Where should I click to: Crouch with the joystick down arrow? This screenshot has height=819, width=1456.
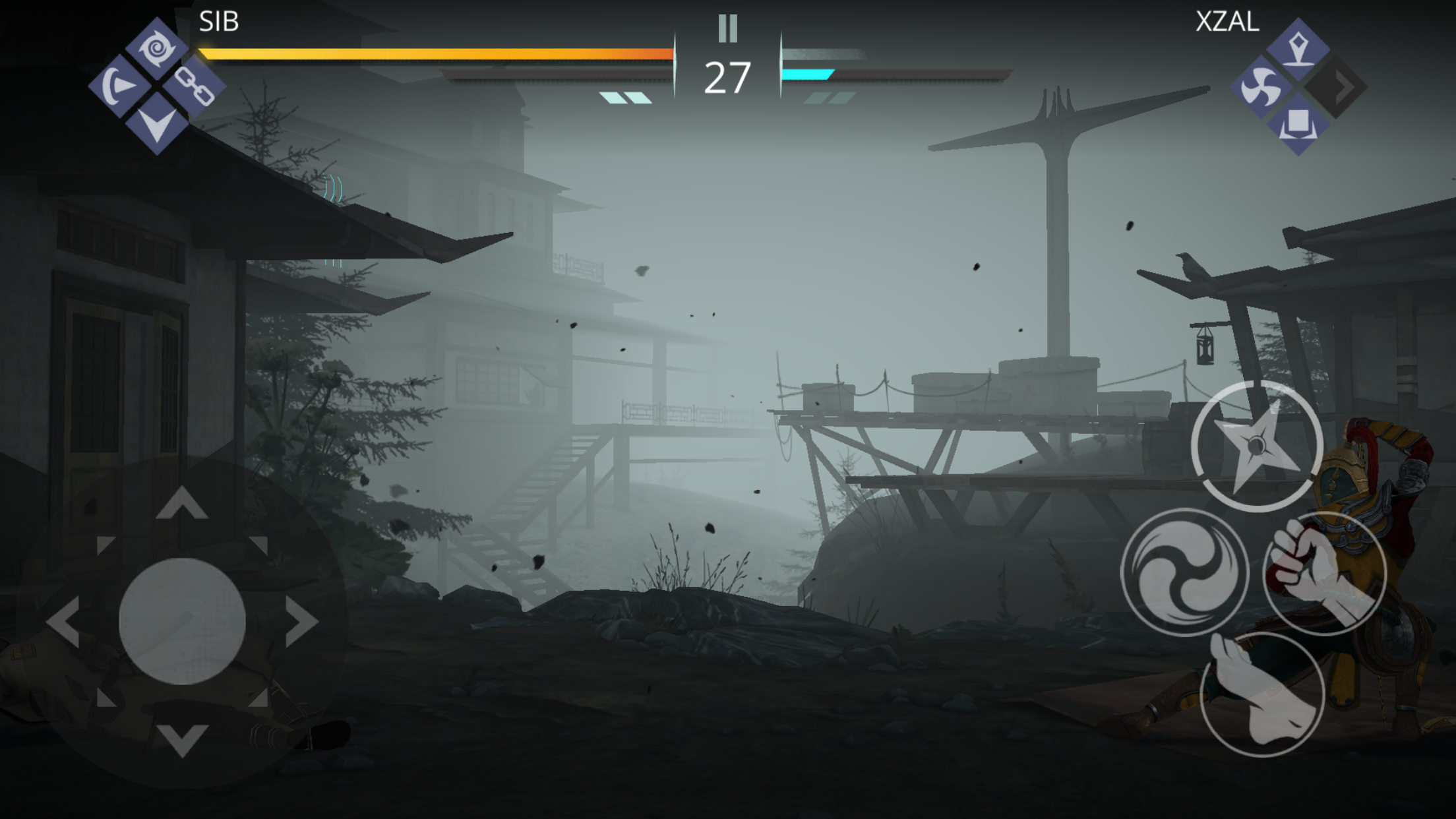182,739
